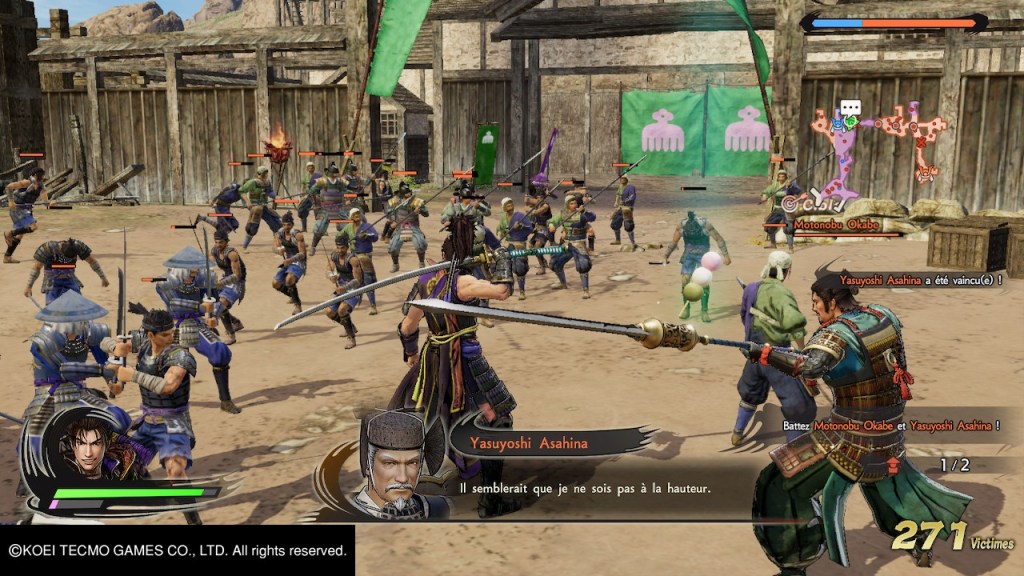The image size is (1024, 576).
Task: Click the speech bubble marker on the minimap
Action: [850, 108]
